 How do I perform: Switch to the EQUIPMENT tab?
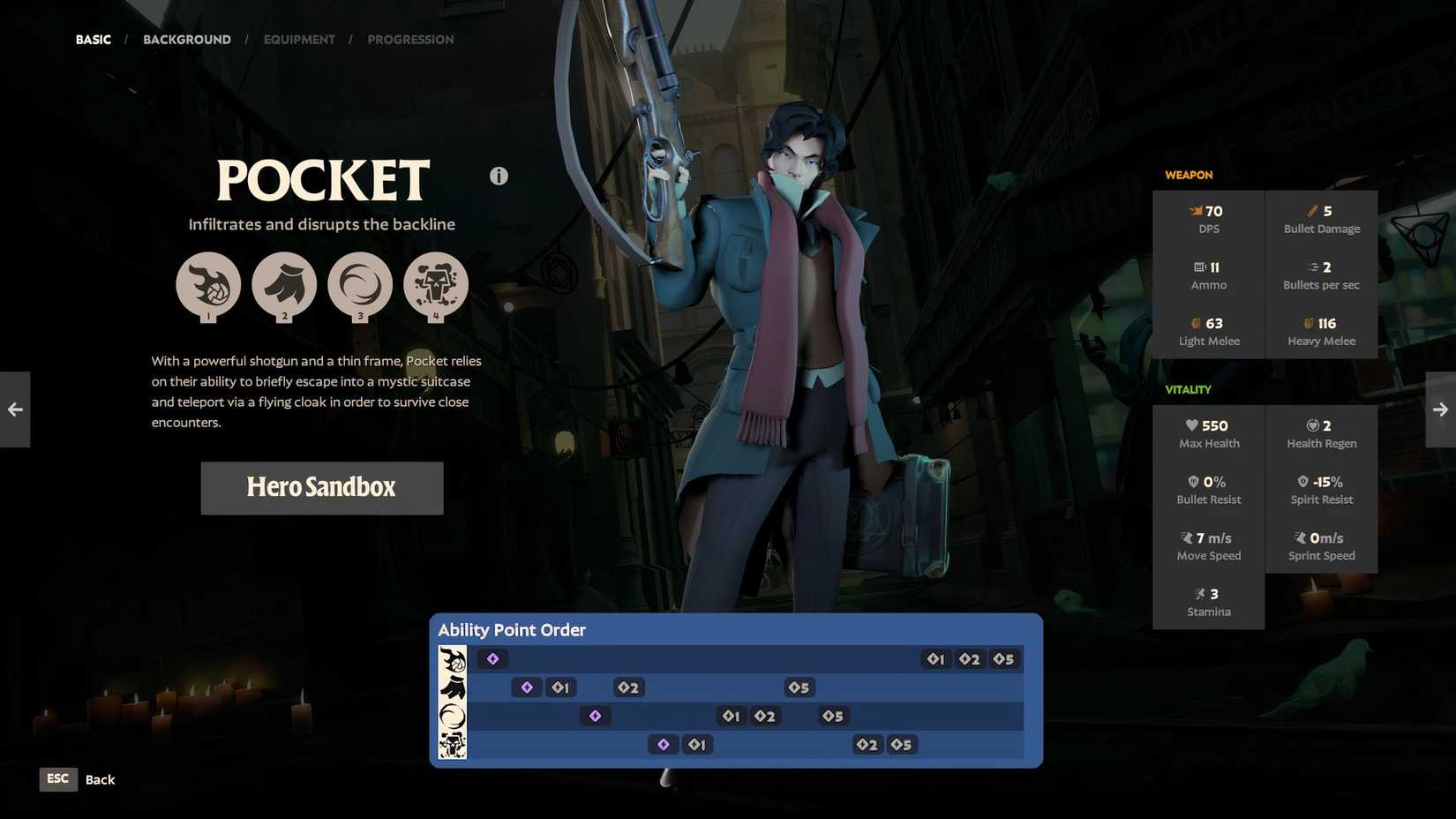299,39
